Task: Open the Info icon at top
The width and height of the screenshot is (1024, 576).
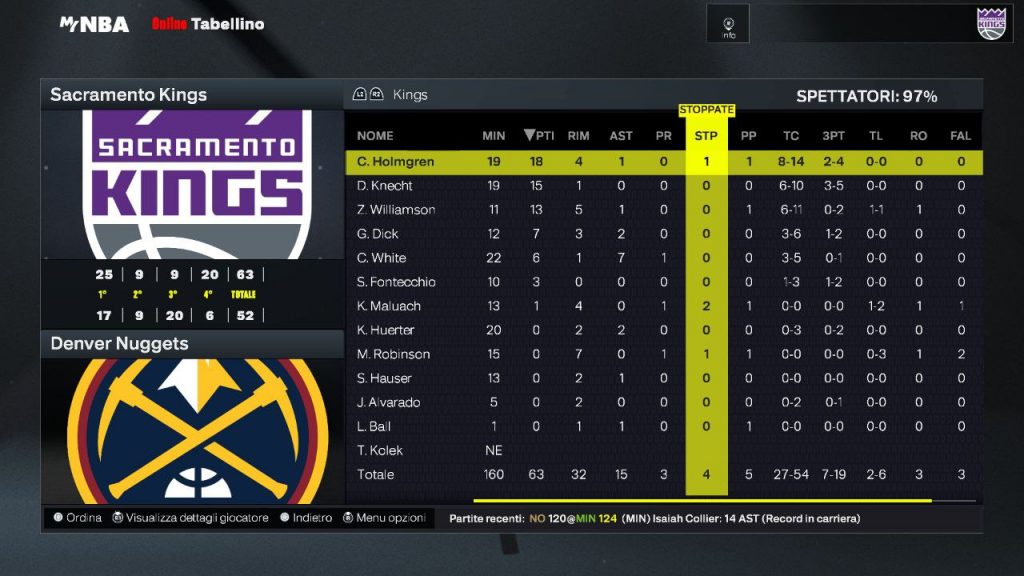Action: point(729,24)
